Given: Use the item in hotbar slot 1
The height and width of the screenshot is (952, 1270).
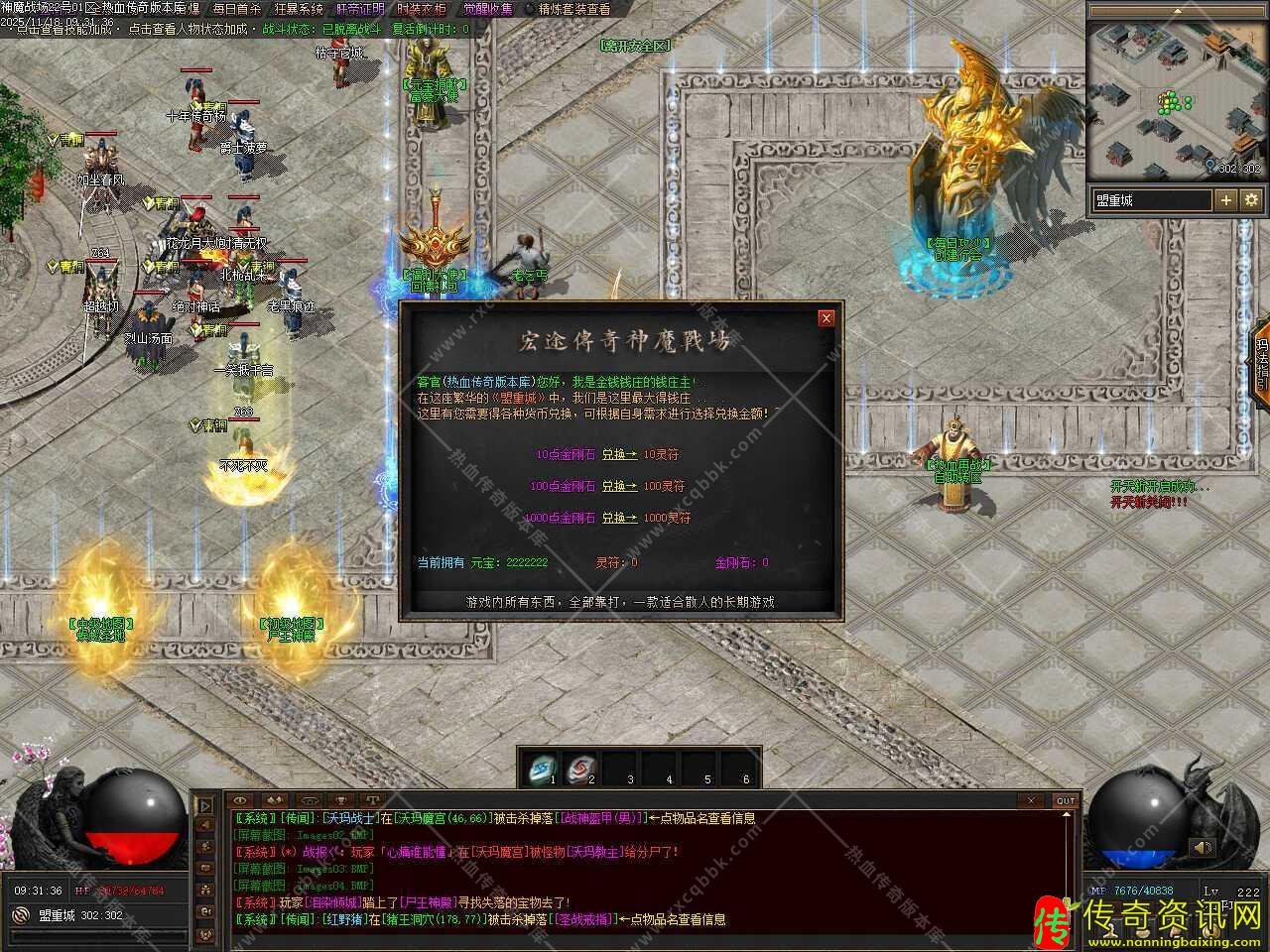Looking at the screenshot, I should pos(543,767).
